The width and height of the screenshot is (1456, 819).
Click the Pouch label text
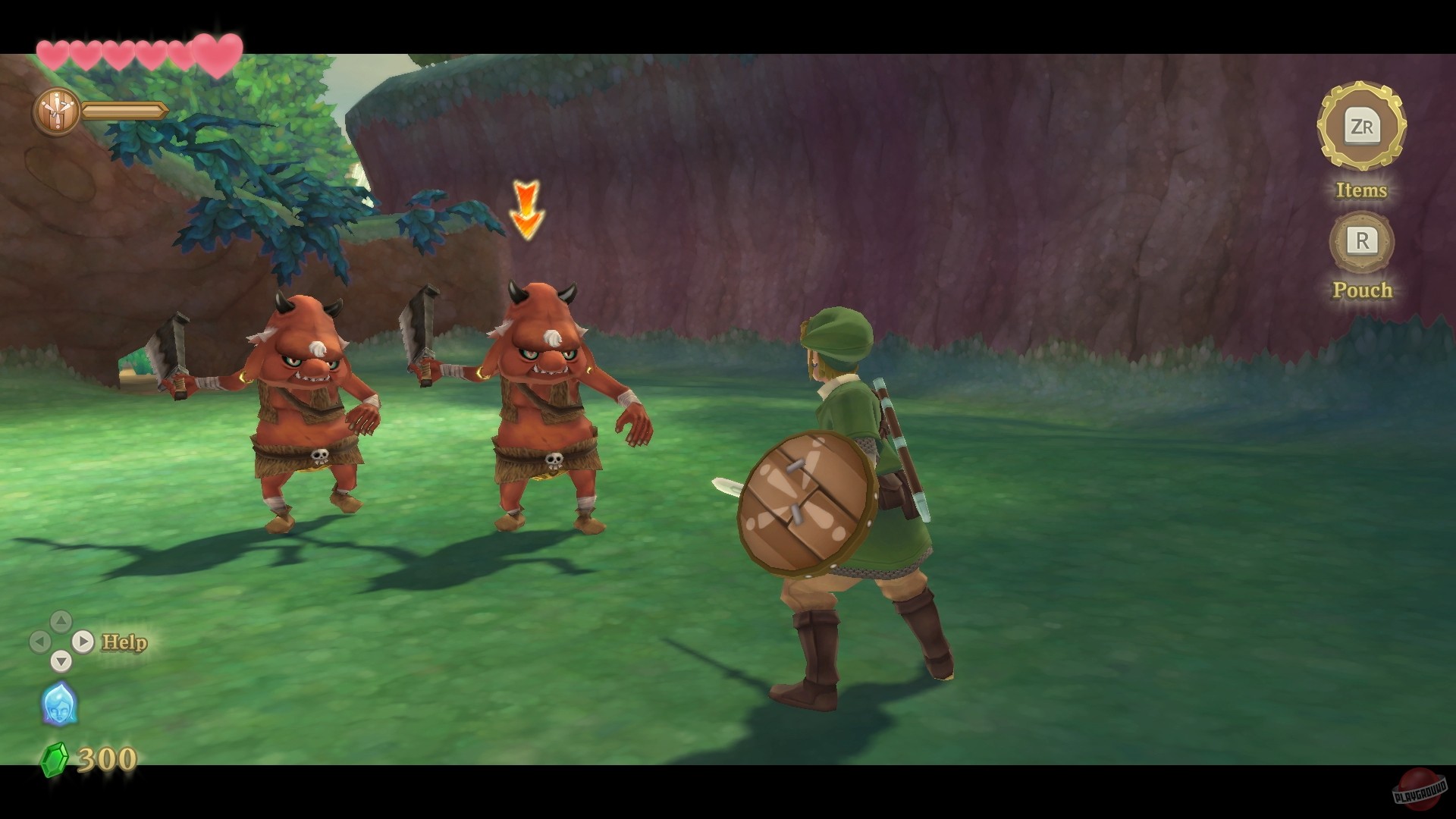[x=1363, y=290]
